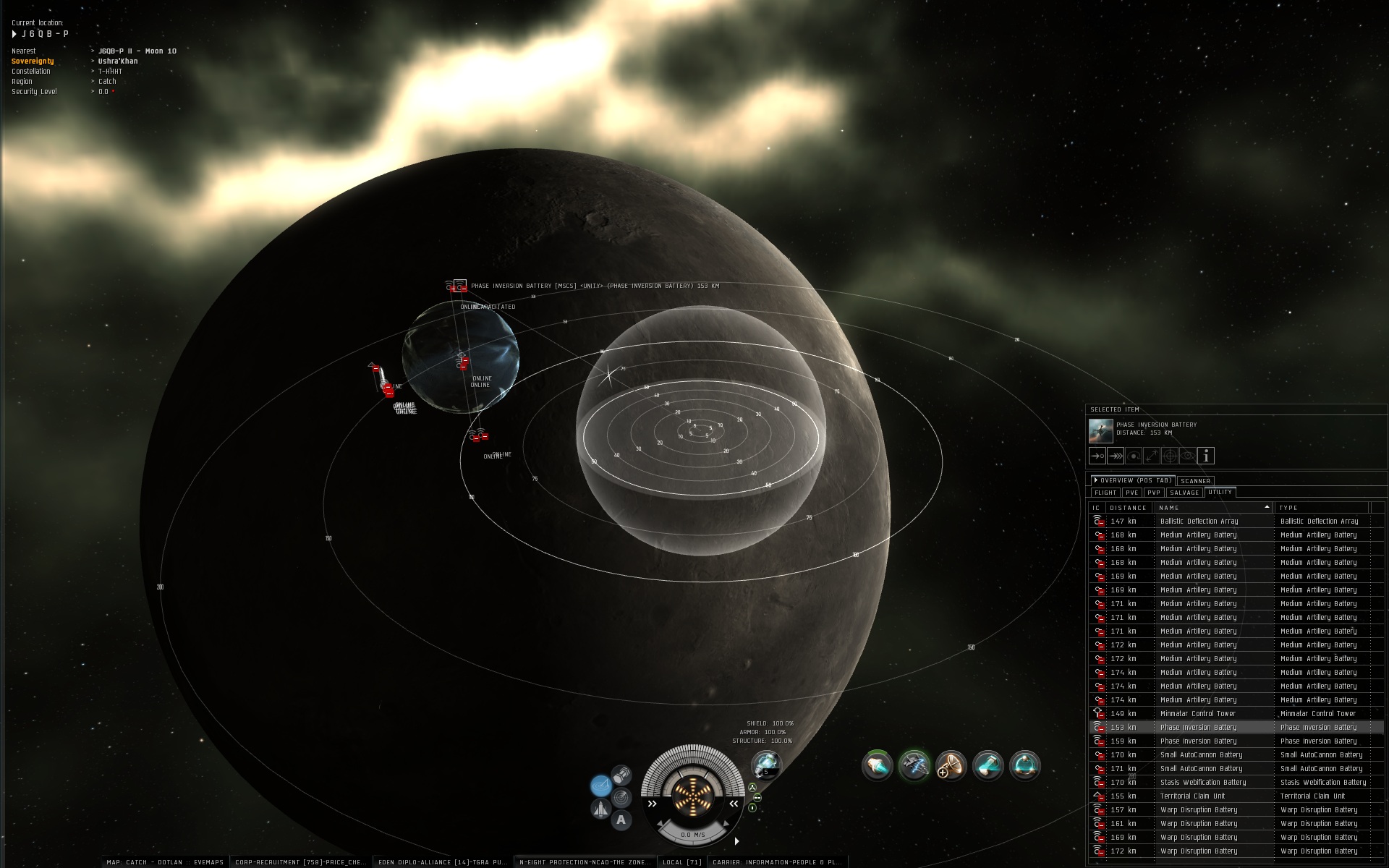This screenshot has height=868, width=1389.
Task: Open the Local chat channel tab
Action: point(682,862)
